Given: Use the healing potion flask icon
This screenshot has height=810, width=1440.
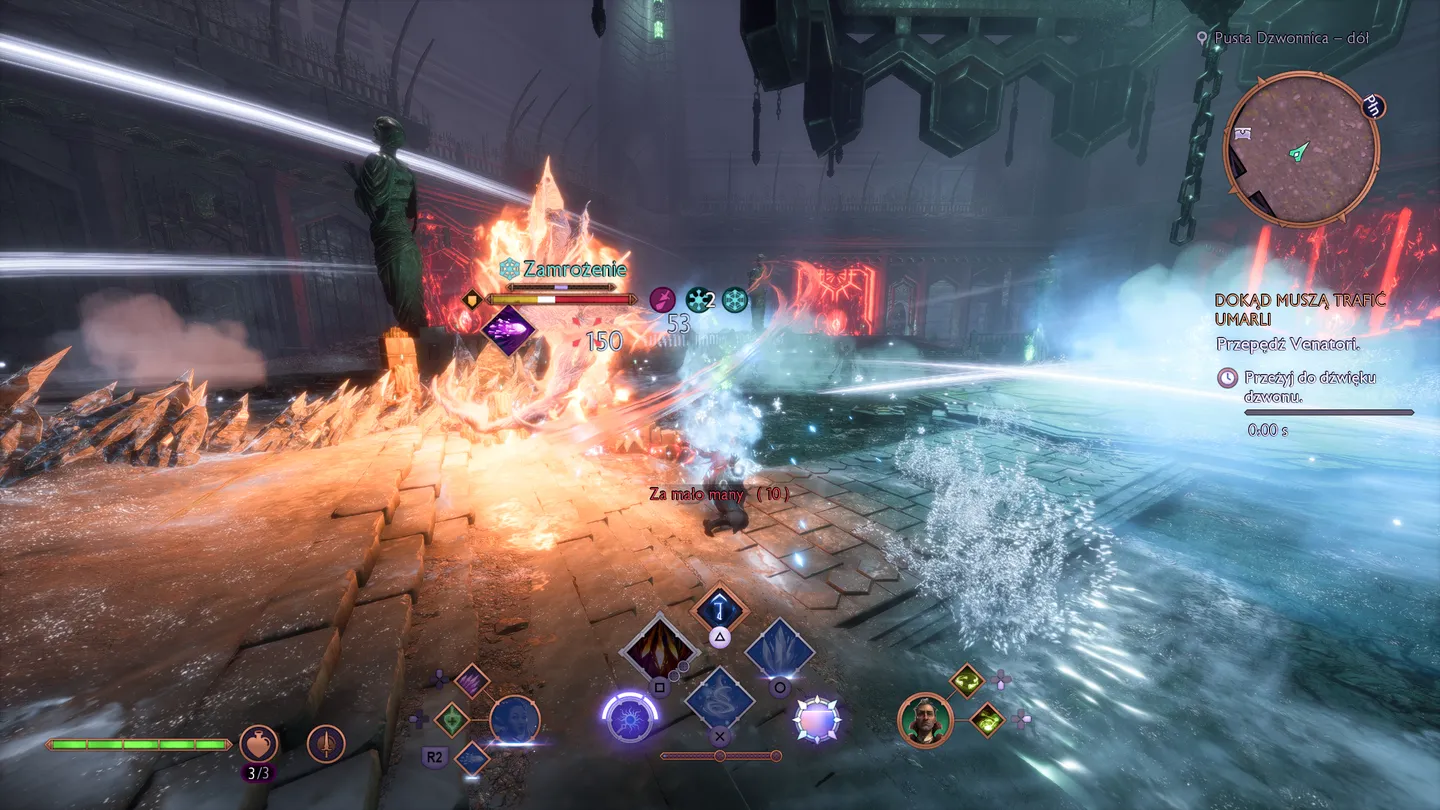Looking at the screenshot, I should coord(258,744).
